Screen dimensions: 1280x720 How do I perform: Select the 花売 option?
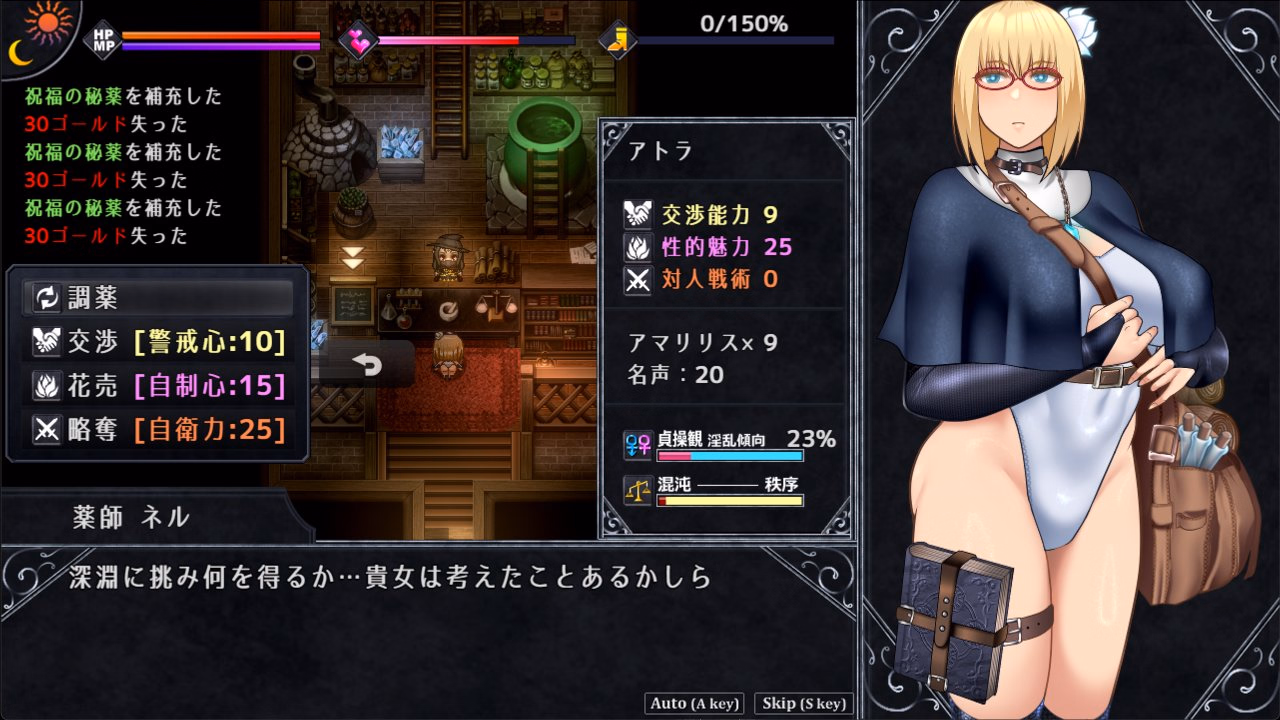point(157,386)
